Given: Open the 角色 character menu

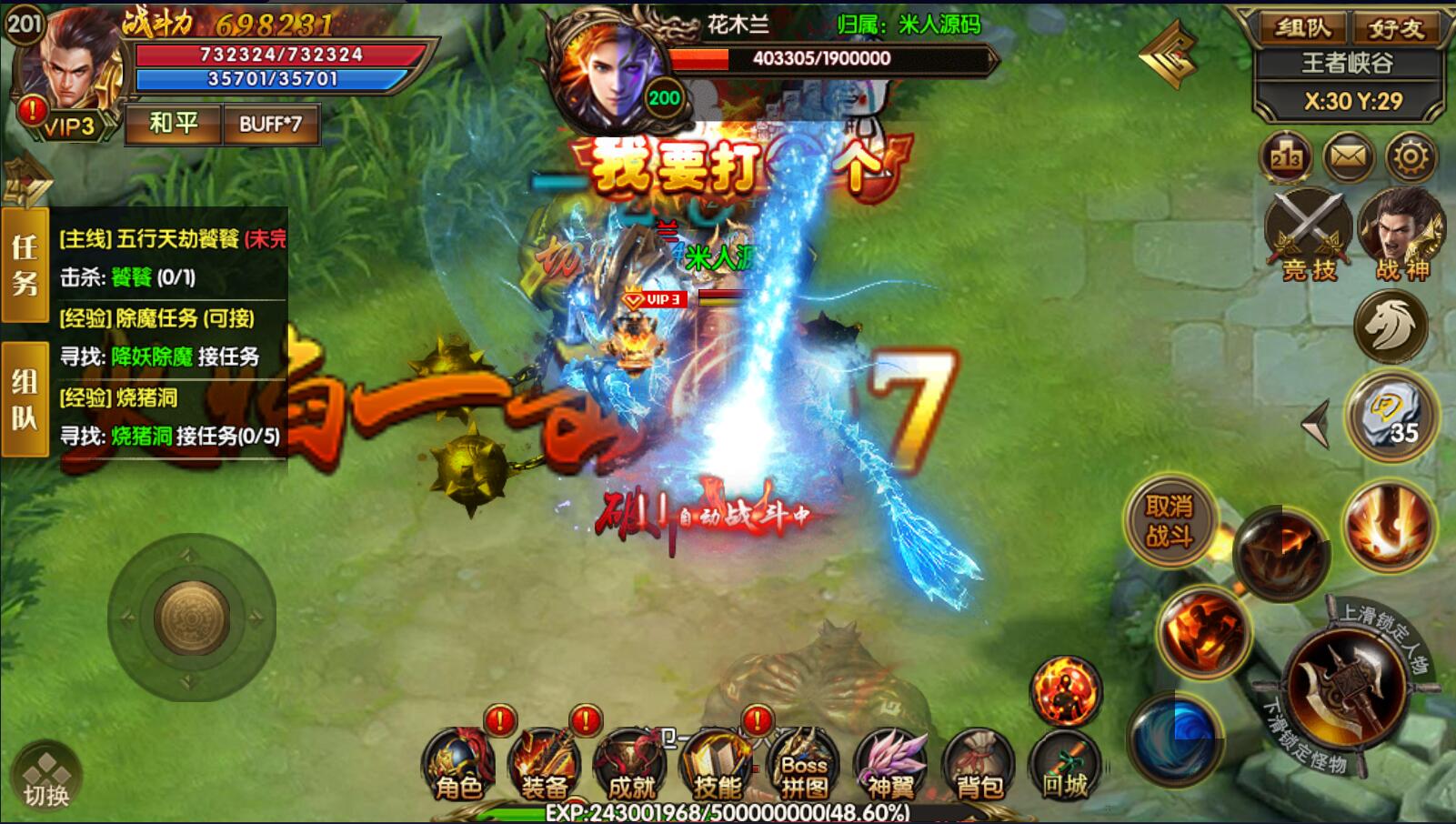Looking at the screenshot, I should (x=458, y=766).
